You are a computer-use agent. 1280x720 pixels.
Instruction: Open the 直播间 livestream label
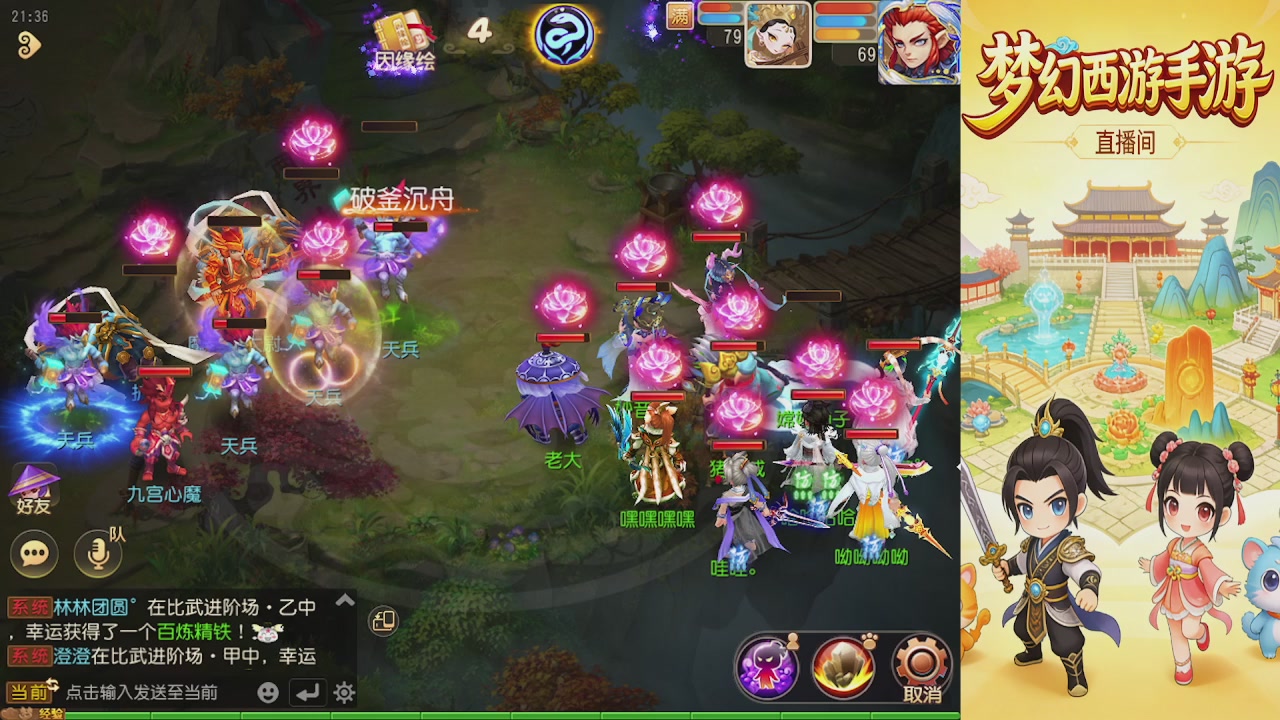pyautogui.click(x=1125, y=143)
